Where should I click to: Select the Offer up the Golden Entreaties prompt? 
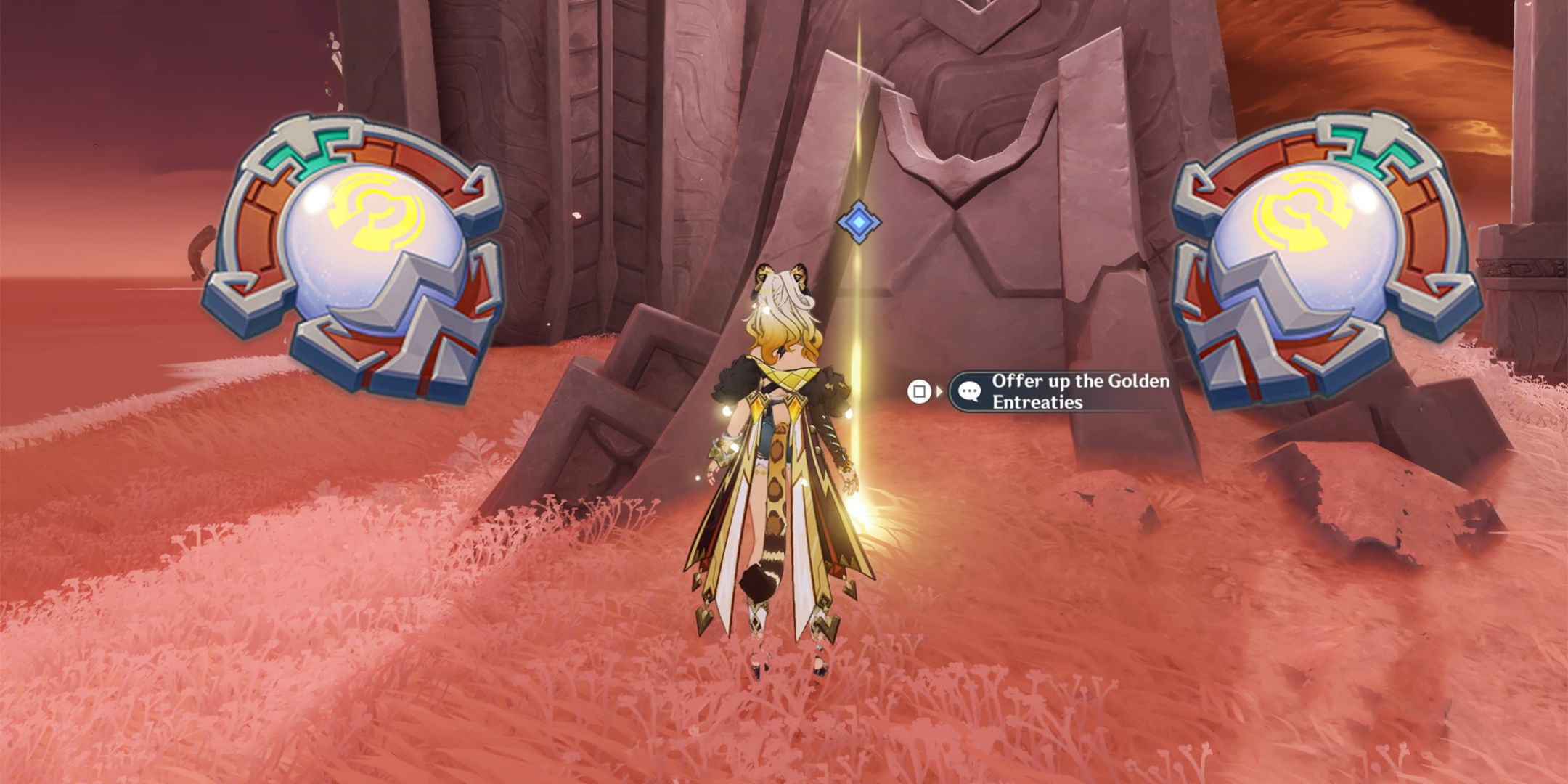click(1067, 392)
